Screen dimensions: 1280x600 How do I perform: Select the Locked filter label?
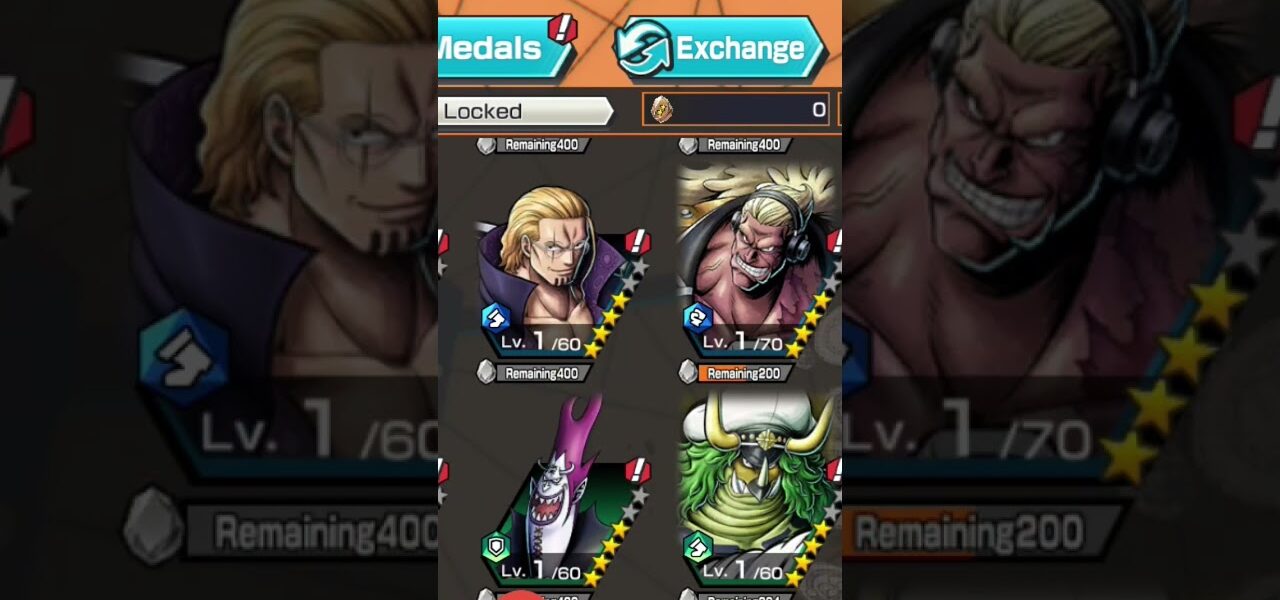coord(522,111)
